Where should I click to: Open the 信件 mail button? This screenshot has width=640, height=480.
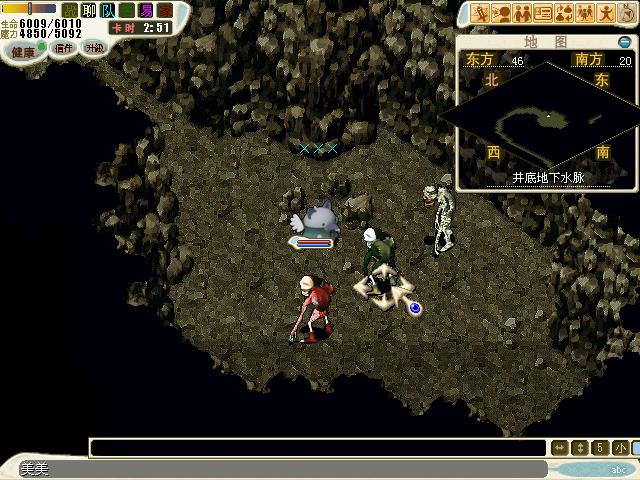(64, 48)
